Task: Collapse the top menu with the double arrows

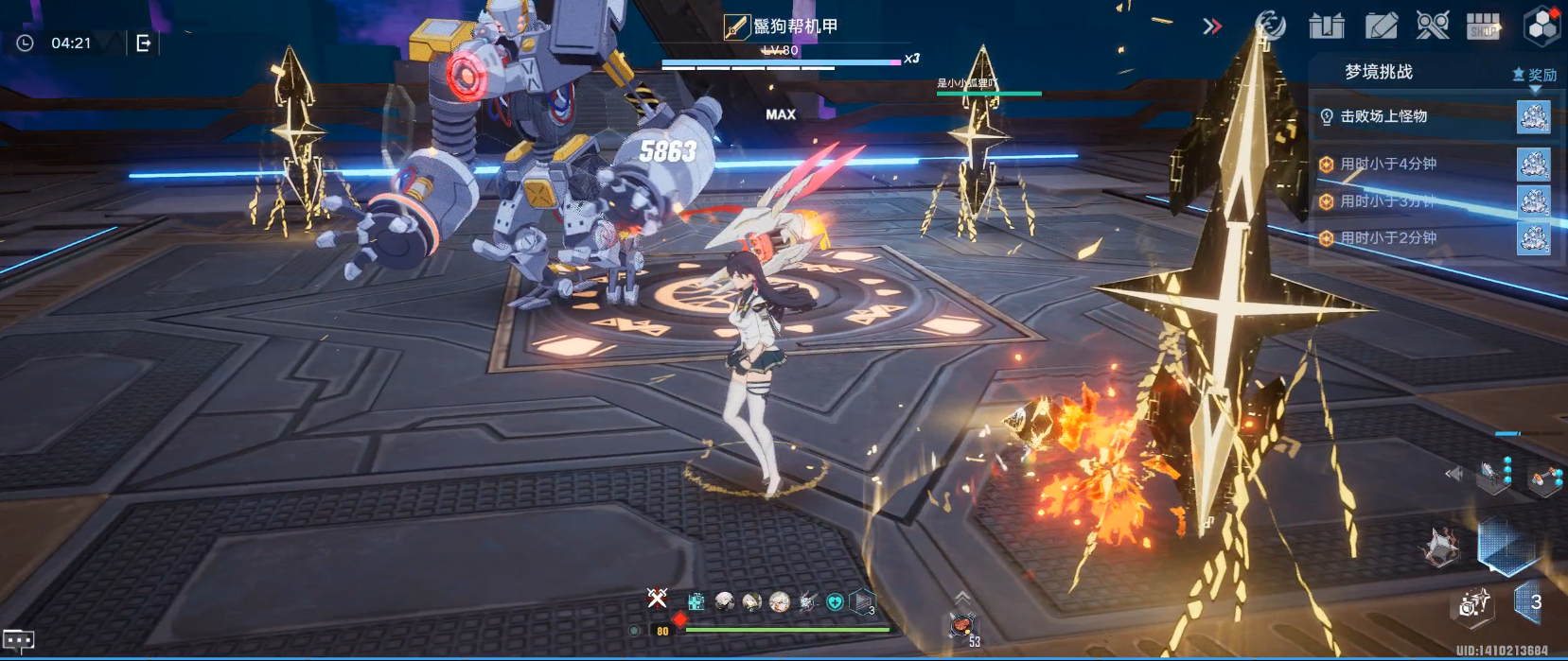Action: (1212, 26)
